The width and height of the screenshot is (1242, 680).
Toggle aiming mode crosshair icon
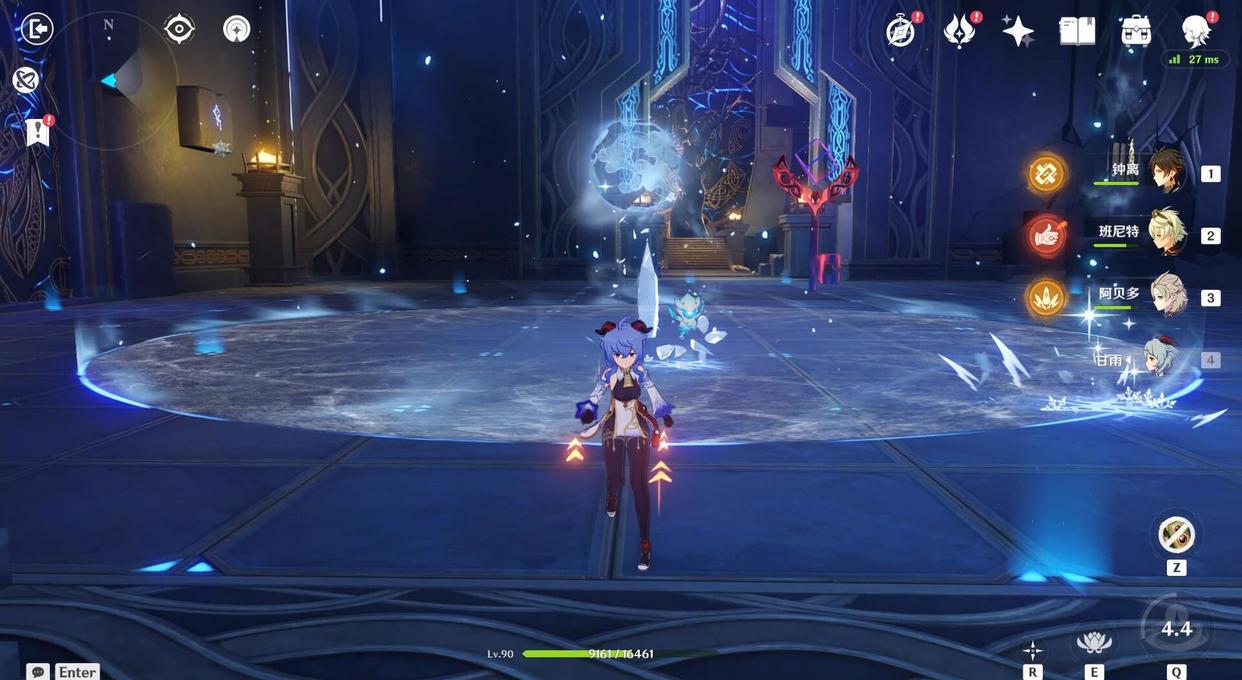click(x=1032, y=650)
